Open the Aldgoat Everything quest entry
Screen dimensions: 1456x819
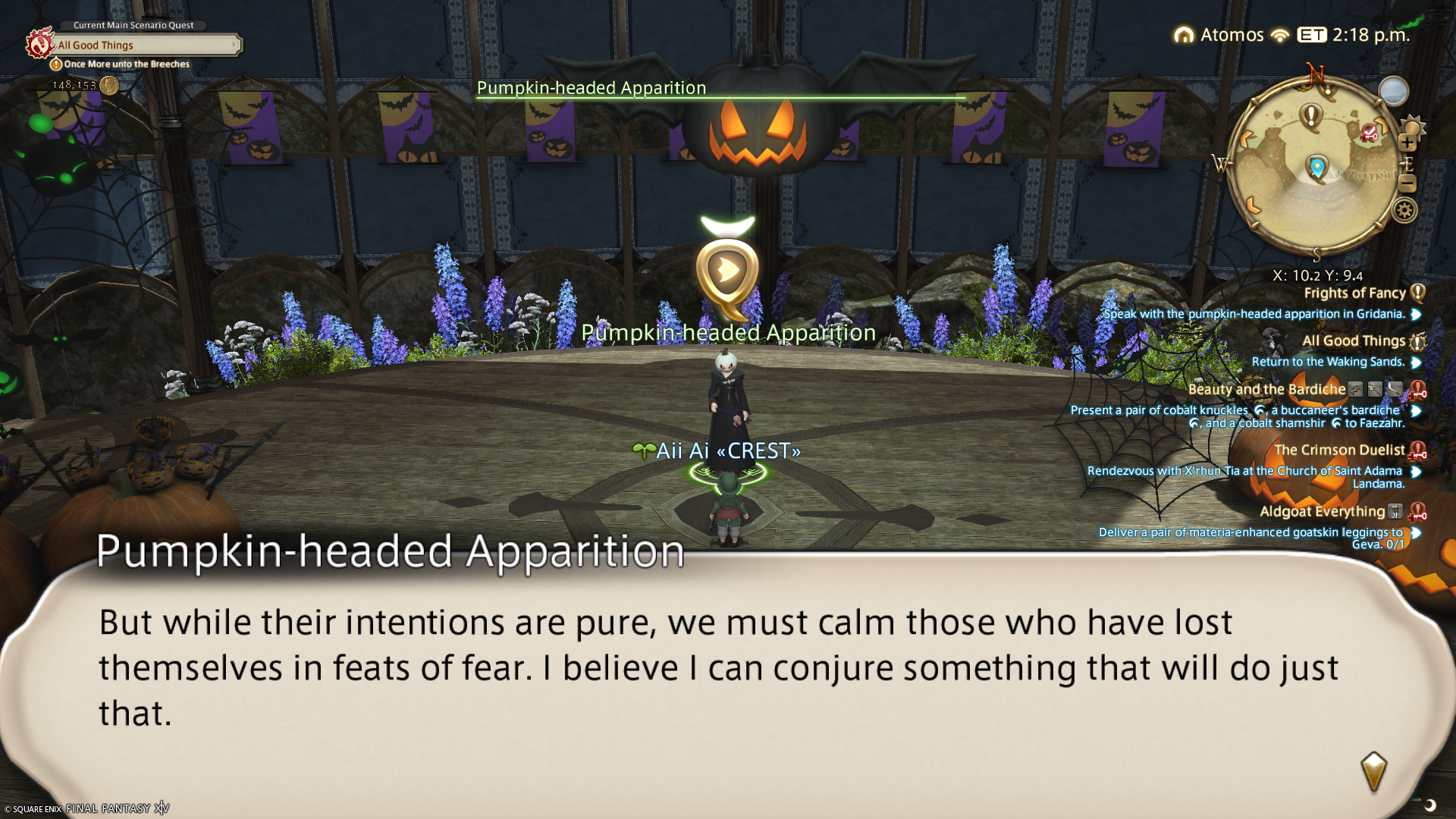tap(1322, 512)
